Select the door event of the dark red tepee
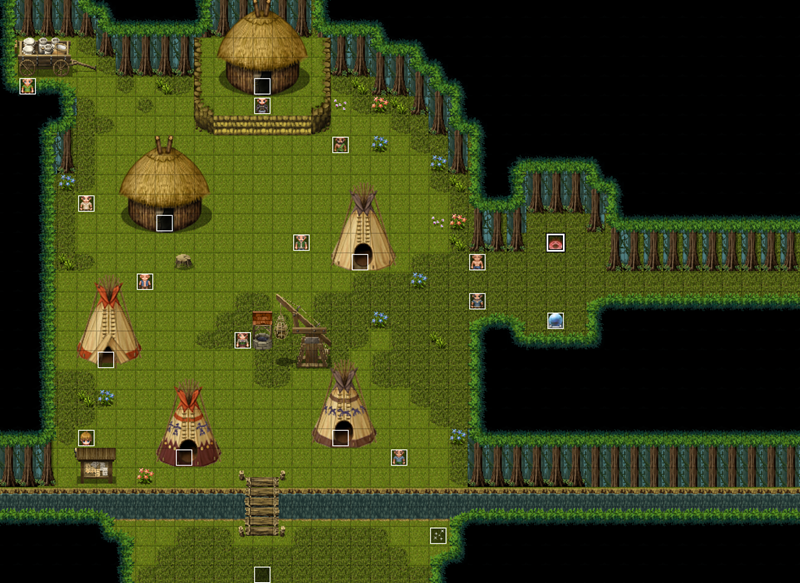 184,457
